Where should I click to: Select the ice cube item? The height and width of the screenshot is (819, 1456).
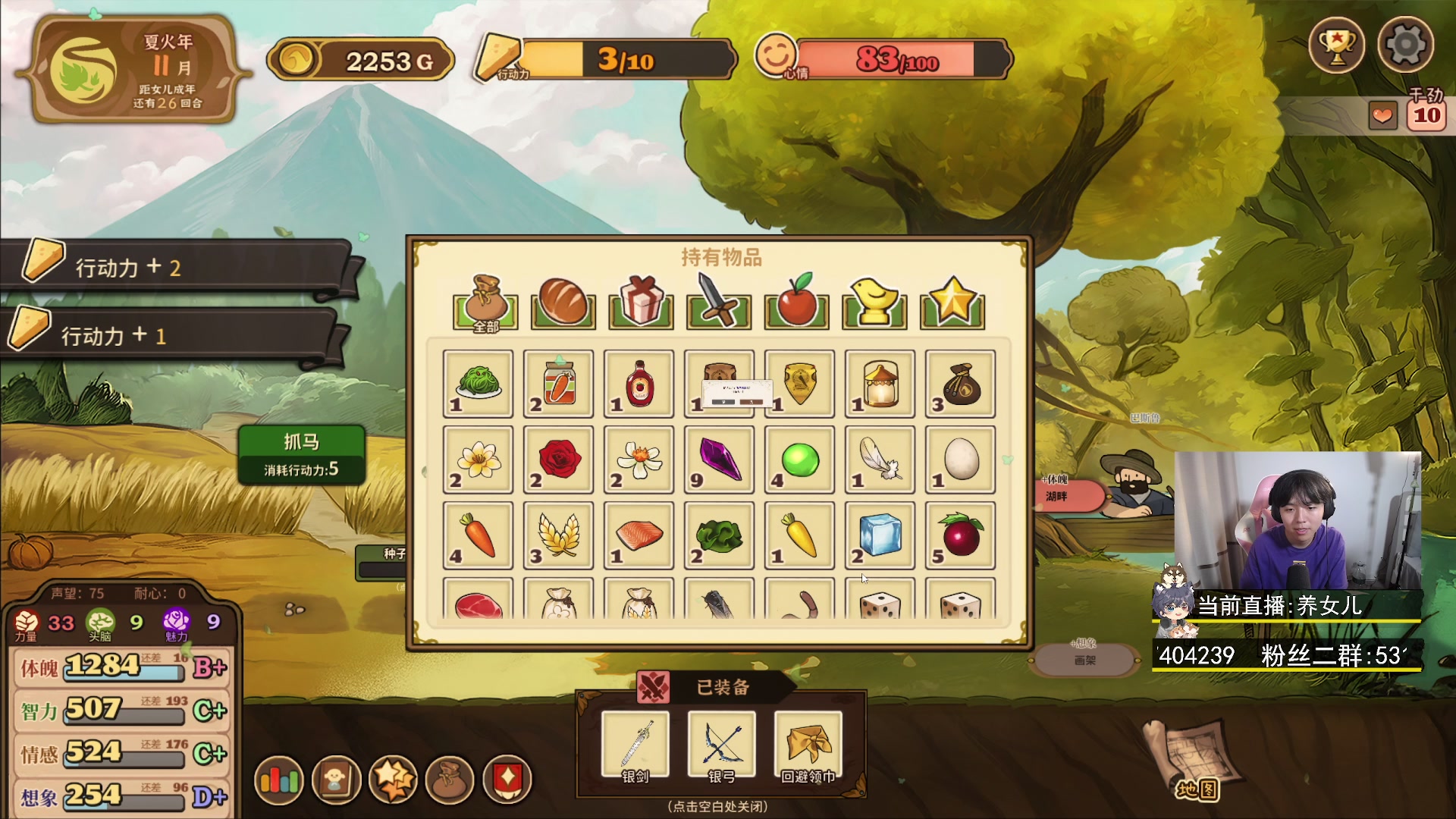880,535
